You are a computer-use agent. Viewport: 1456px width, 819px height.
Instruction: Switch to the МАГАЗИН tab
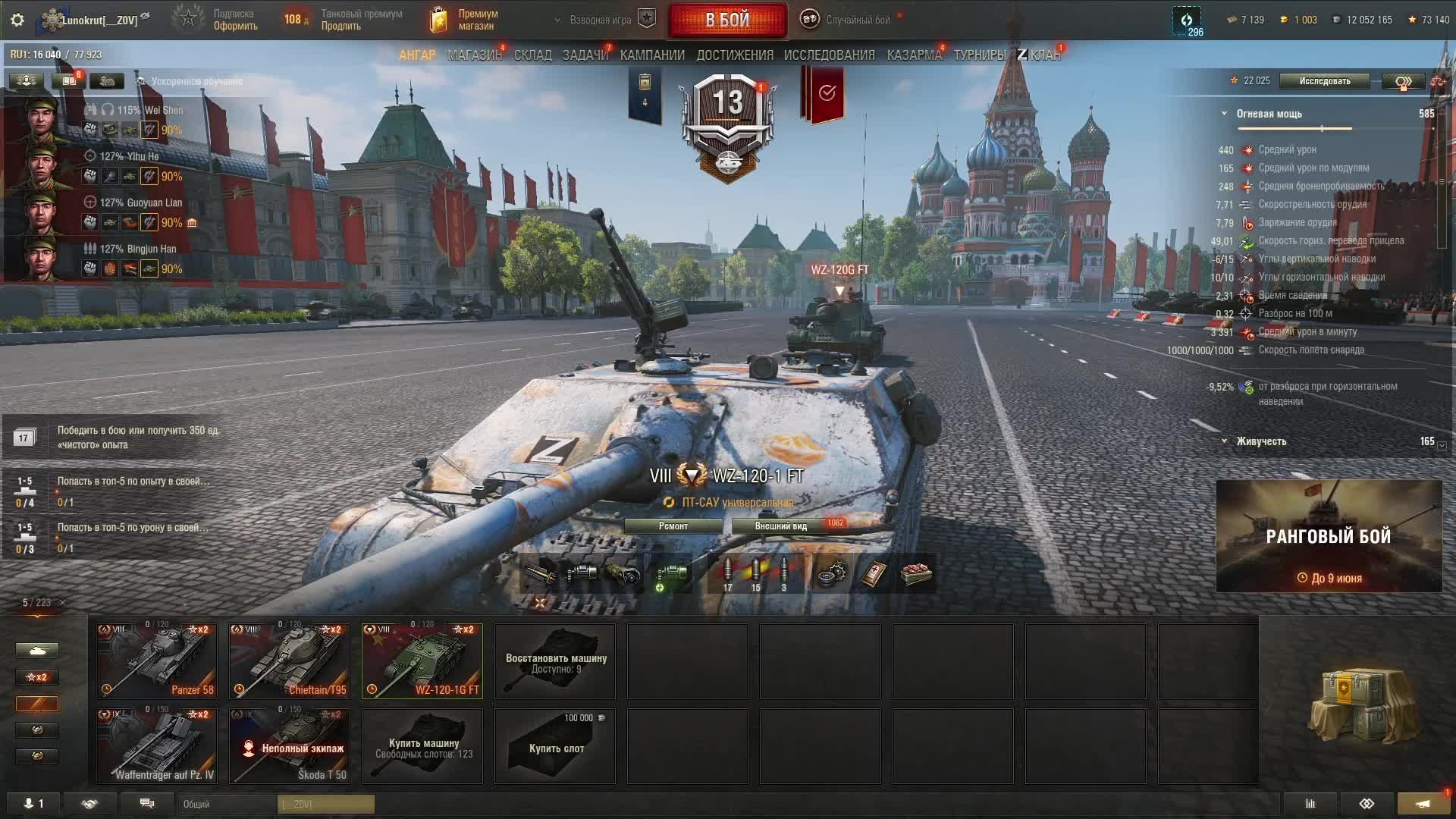pyautogui.click(x=475, y=55)
